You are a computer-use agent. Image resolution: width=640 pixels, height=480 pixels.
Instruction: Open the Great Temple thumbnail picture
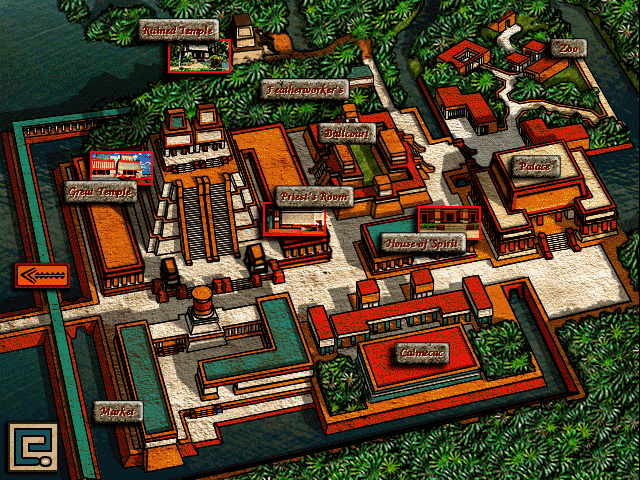[121, 167]
